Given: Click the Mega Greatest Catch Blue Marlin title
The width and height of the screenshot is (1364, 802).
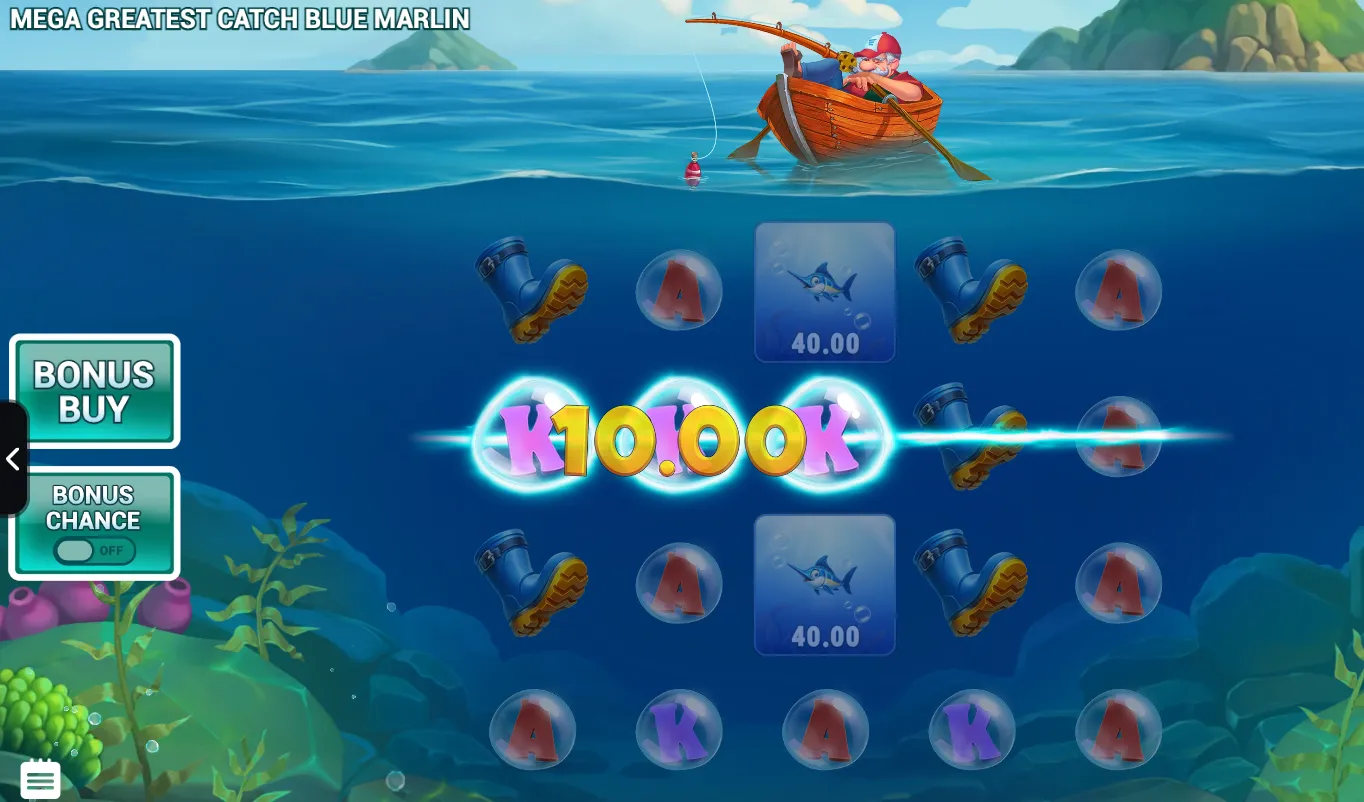Looking at the screenshot, I should click(x=240, y=19).
